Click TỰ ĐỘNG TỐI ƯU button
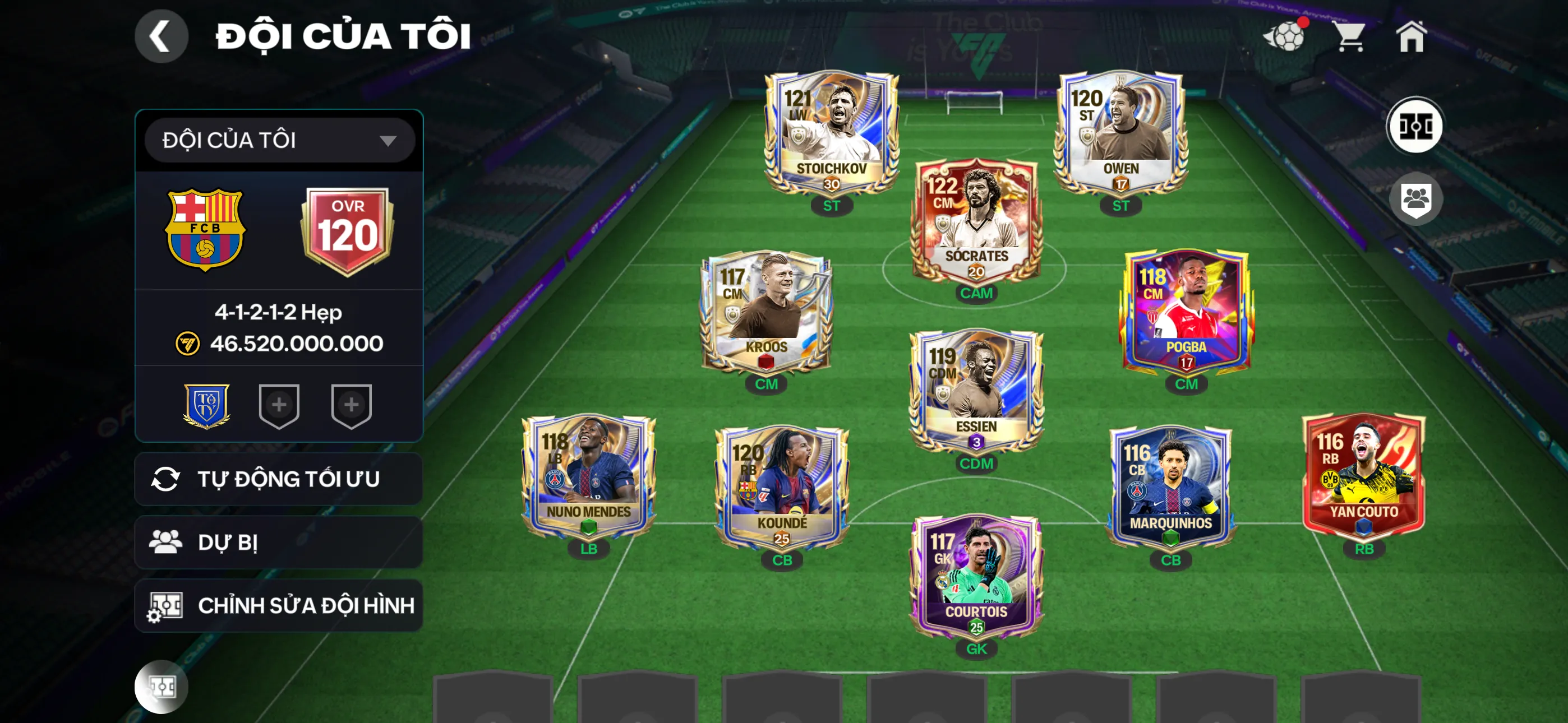 pyautogui.click(x=279, y=479)
